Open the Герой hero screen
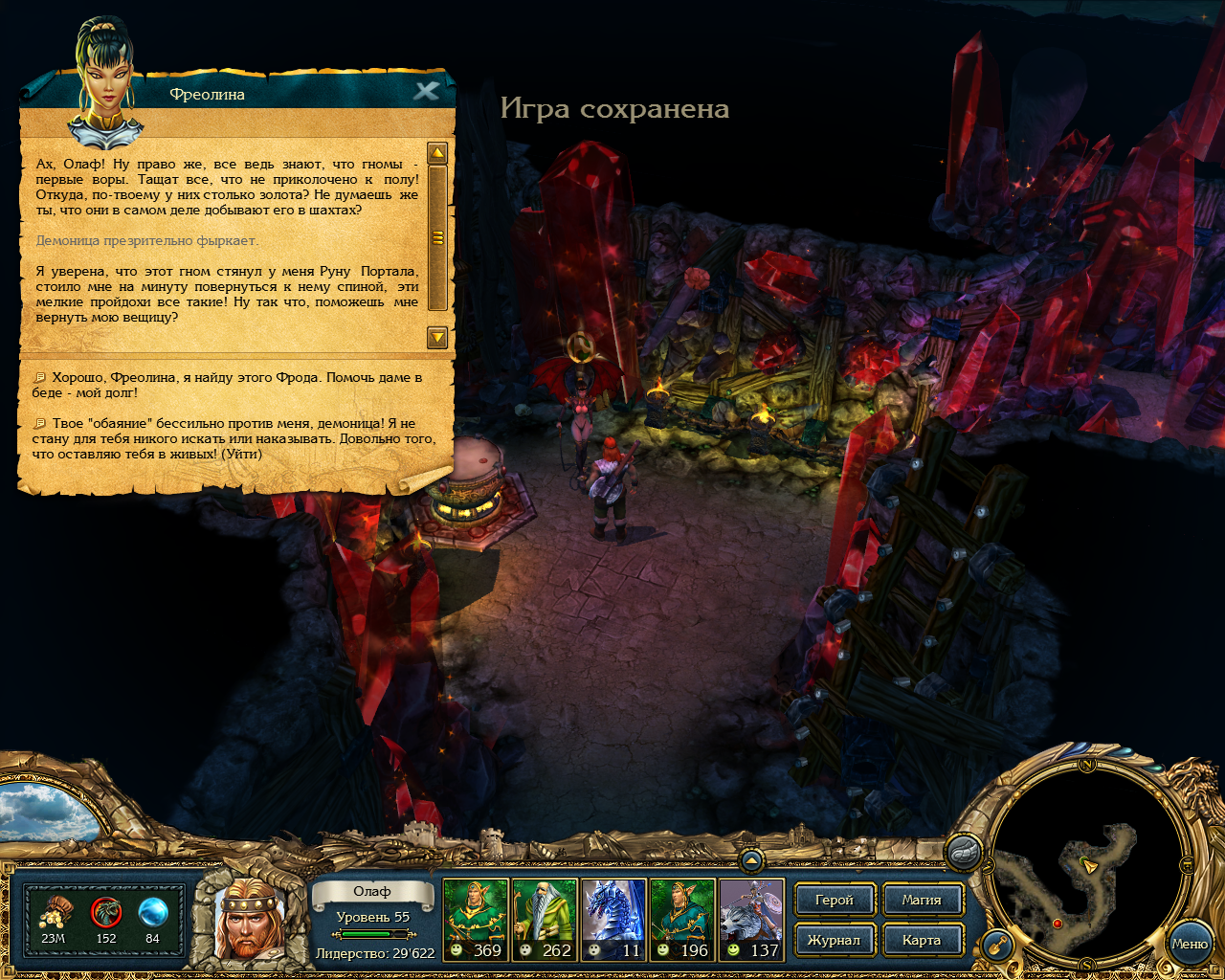The image size is (1225, 980). pos(834,900)
